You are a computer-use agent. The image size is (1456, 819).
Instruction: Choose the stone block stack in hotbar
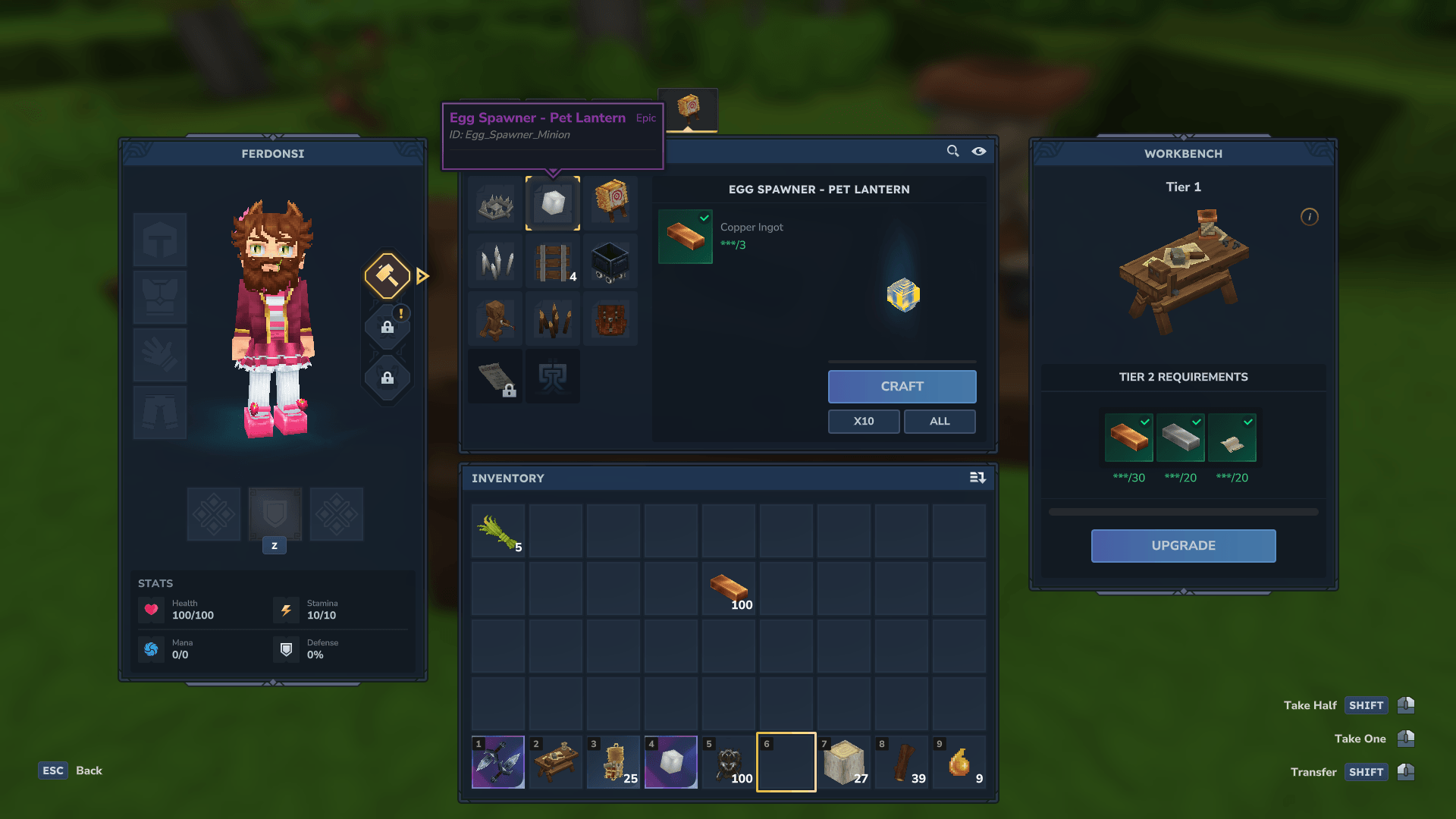click(844, 761)
